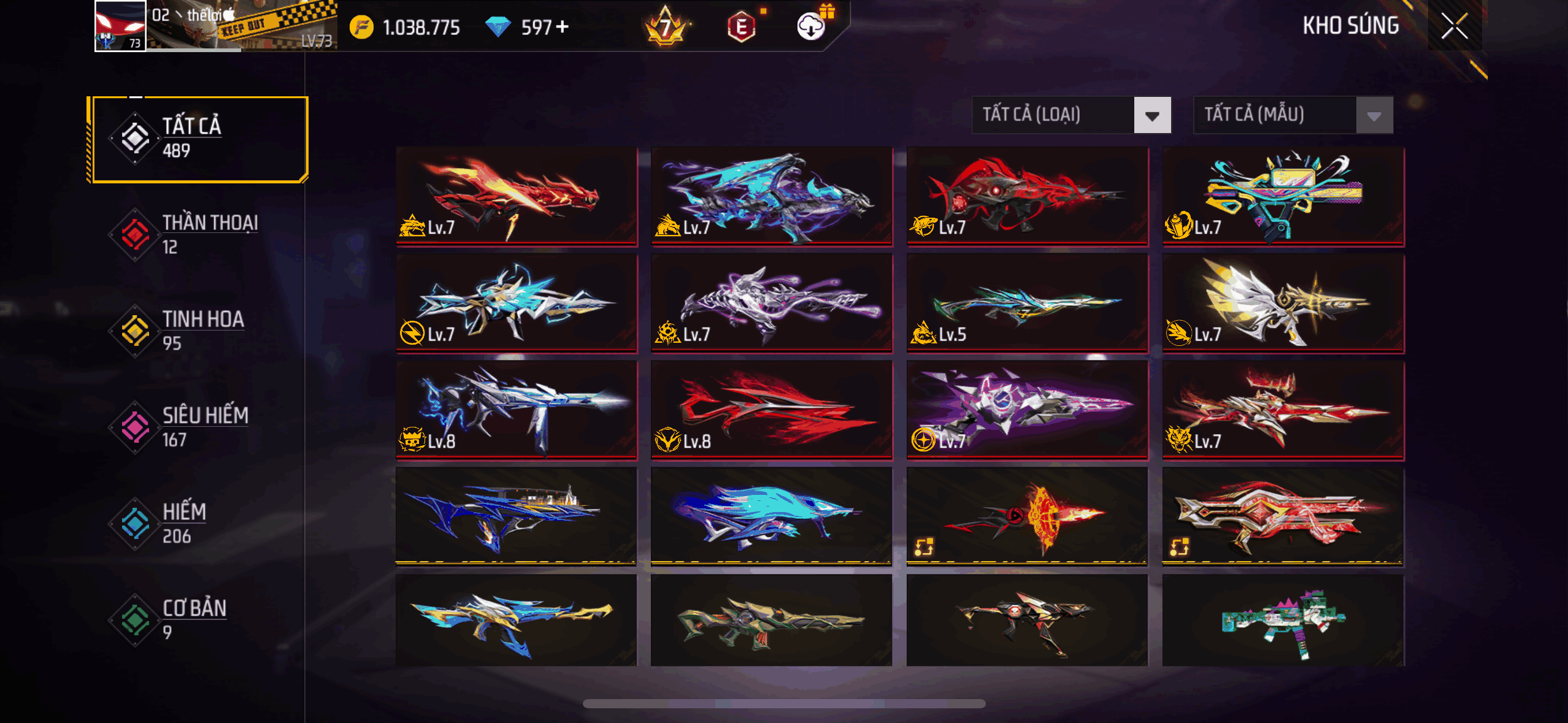Open the Tinh Hoa category

click(x=196, y=331)
